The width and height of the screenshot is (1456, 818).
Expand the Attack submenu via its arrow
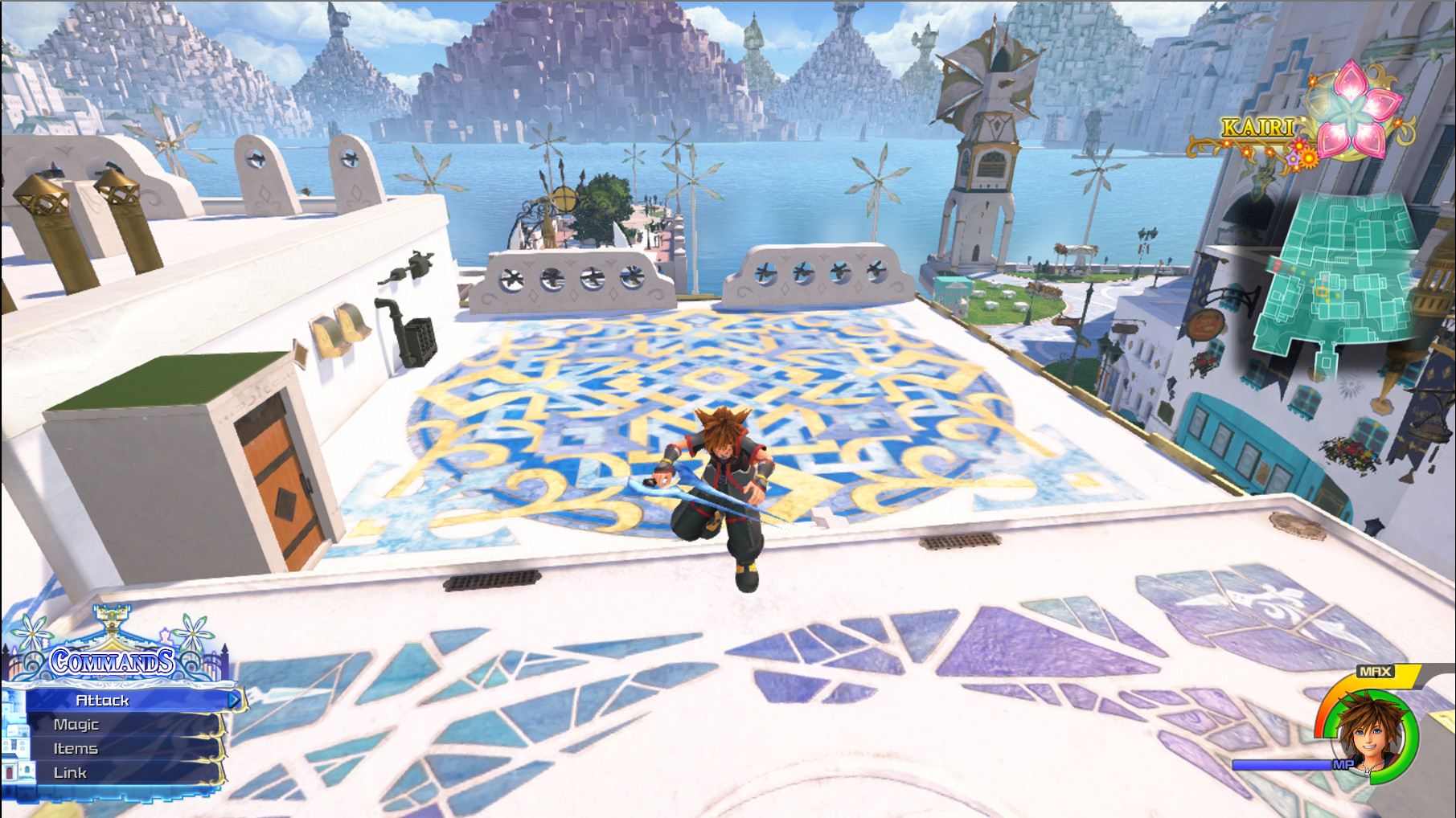coord(236,700)
